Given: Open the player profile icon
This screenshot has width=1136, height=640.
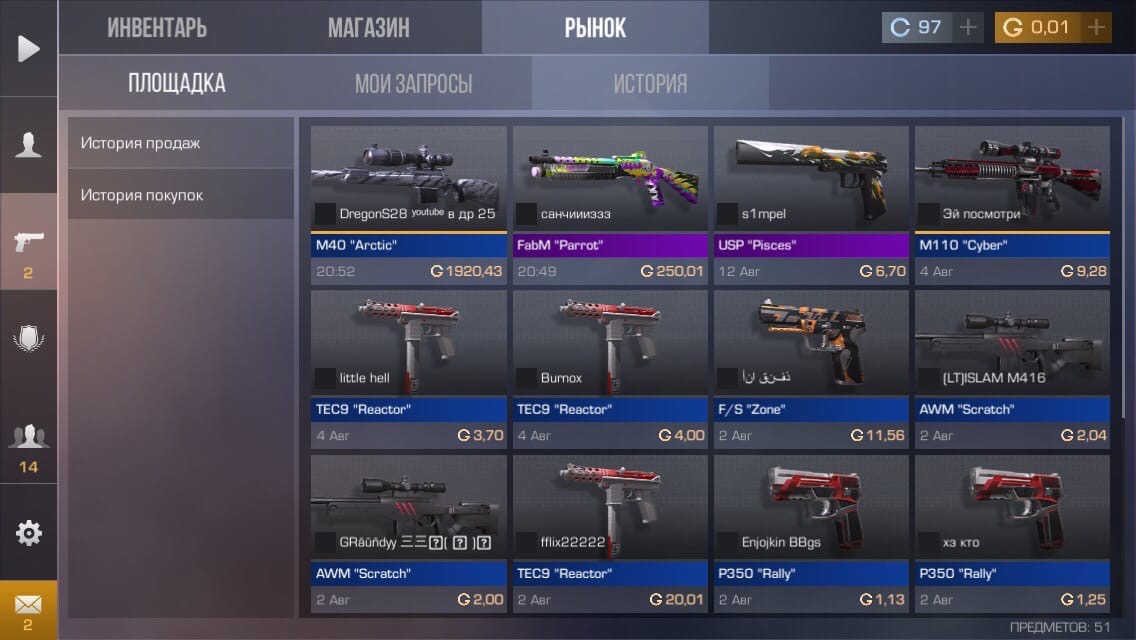Looking at the screenshot, I should tap(29, 145).
